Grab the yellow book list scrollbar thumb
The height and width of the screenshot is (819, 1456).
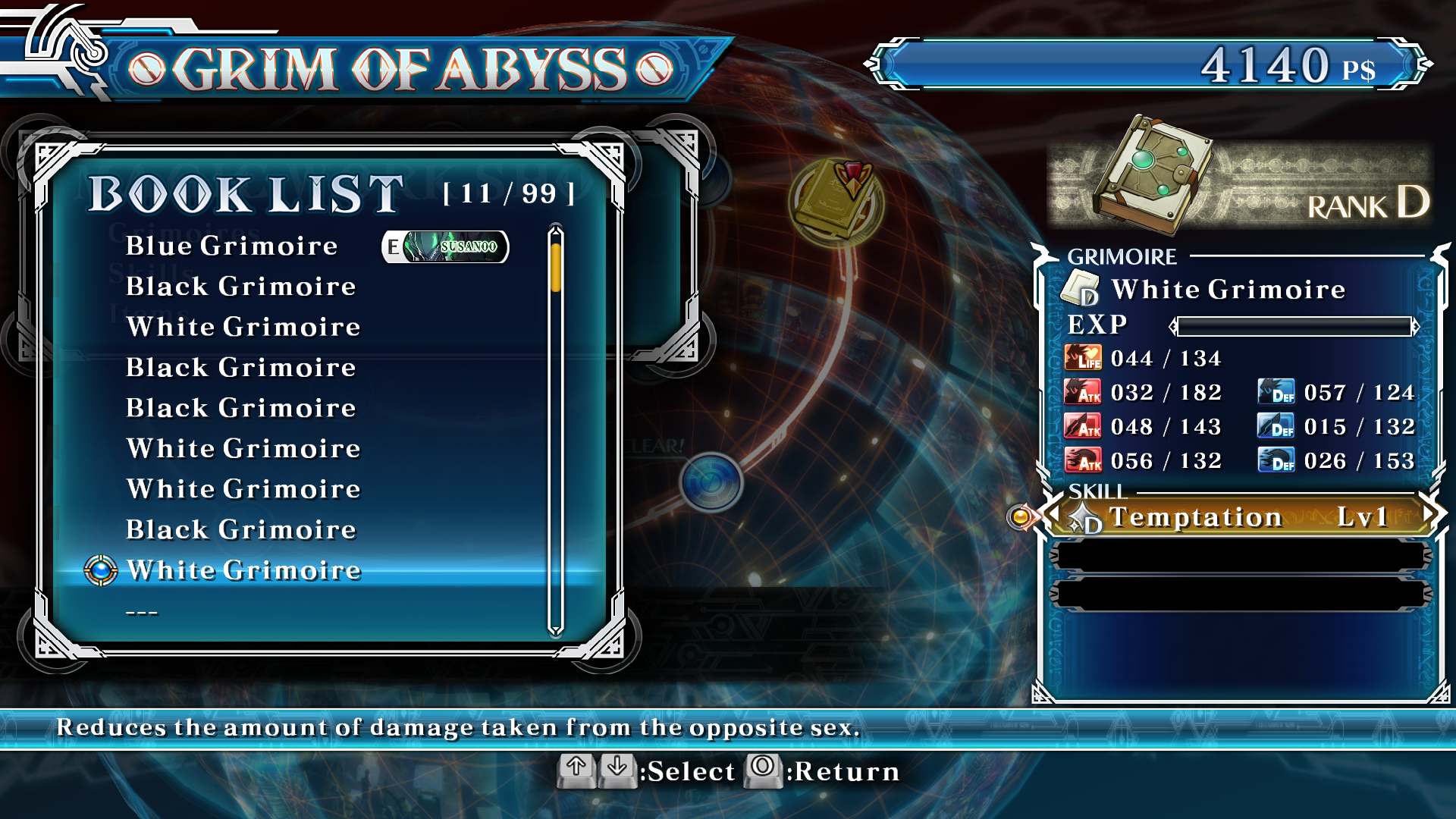pos(556,267)
